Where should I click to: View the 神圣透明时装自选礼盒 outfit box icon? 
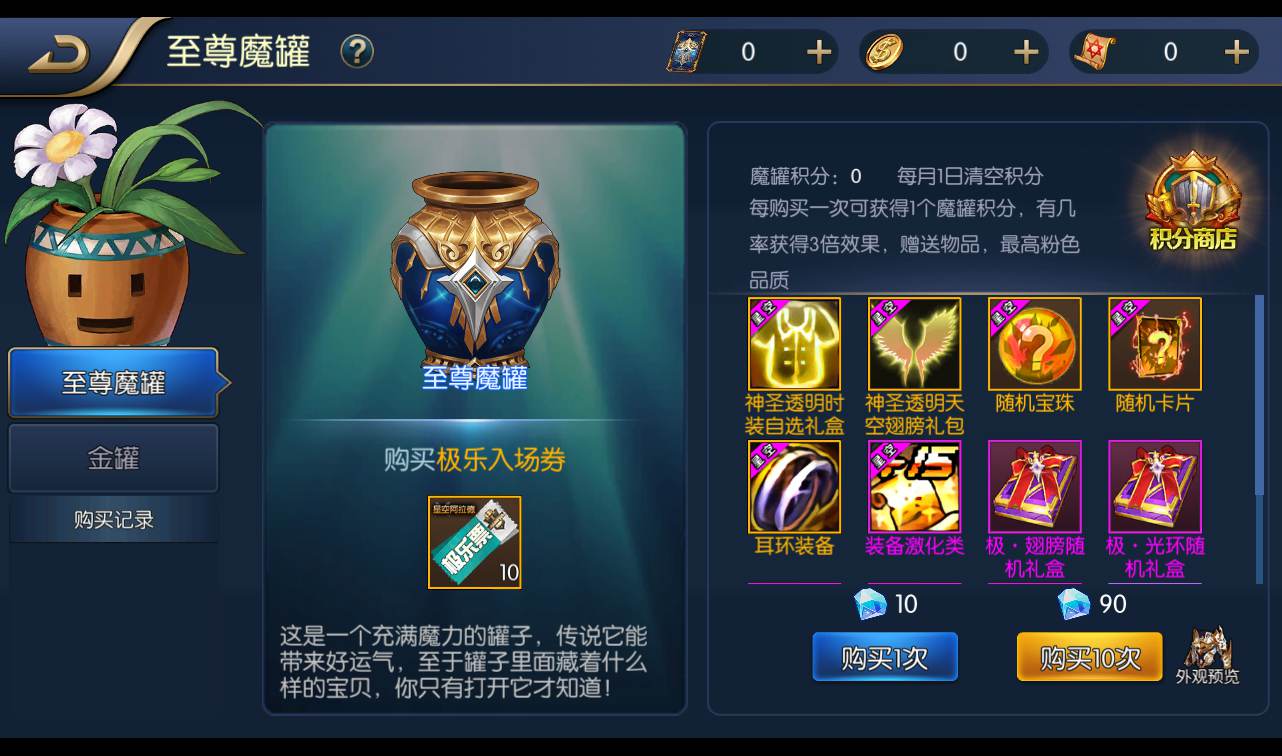[795, 344]
